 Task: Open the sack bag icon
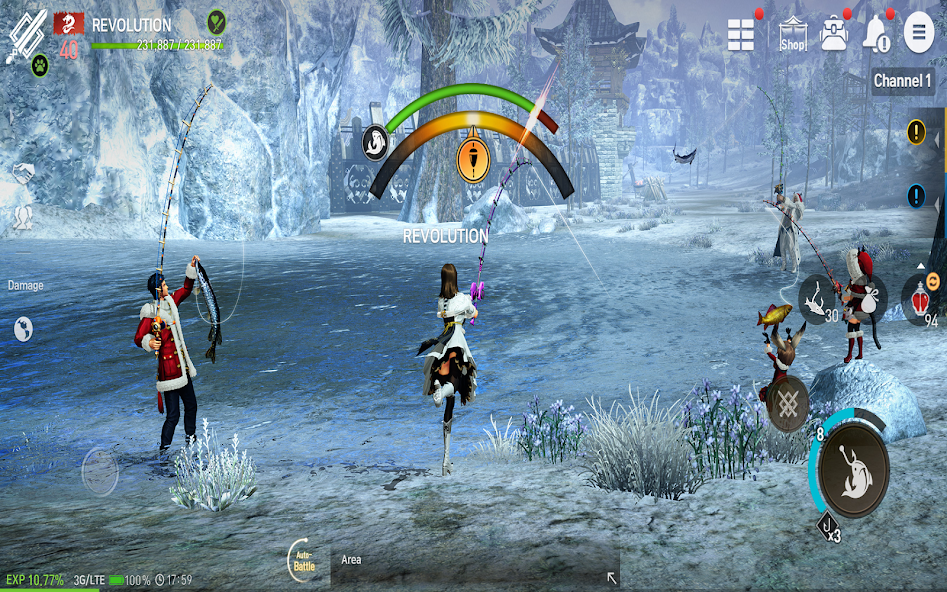pos(868,297)
